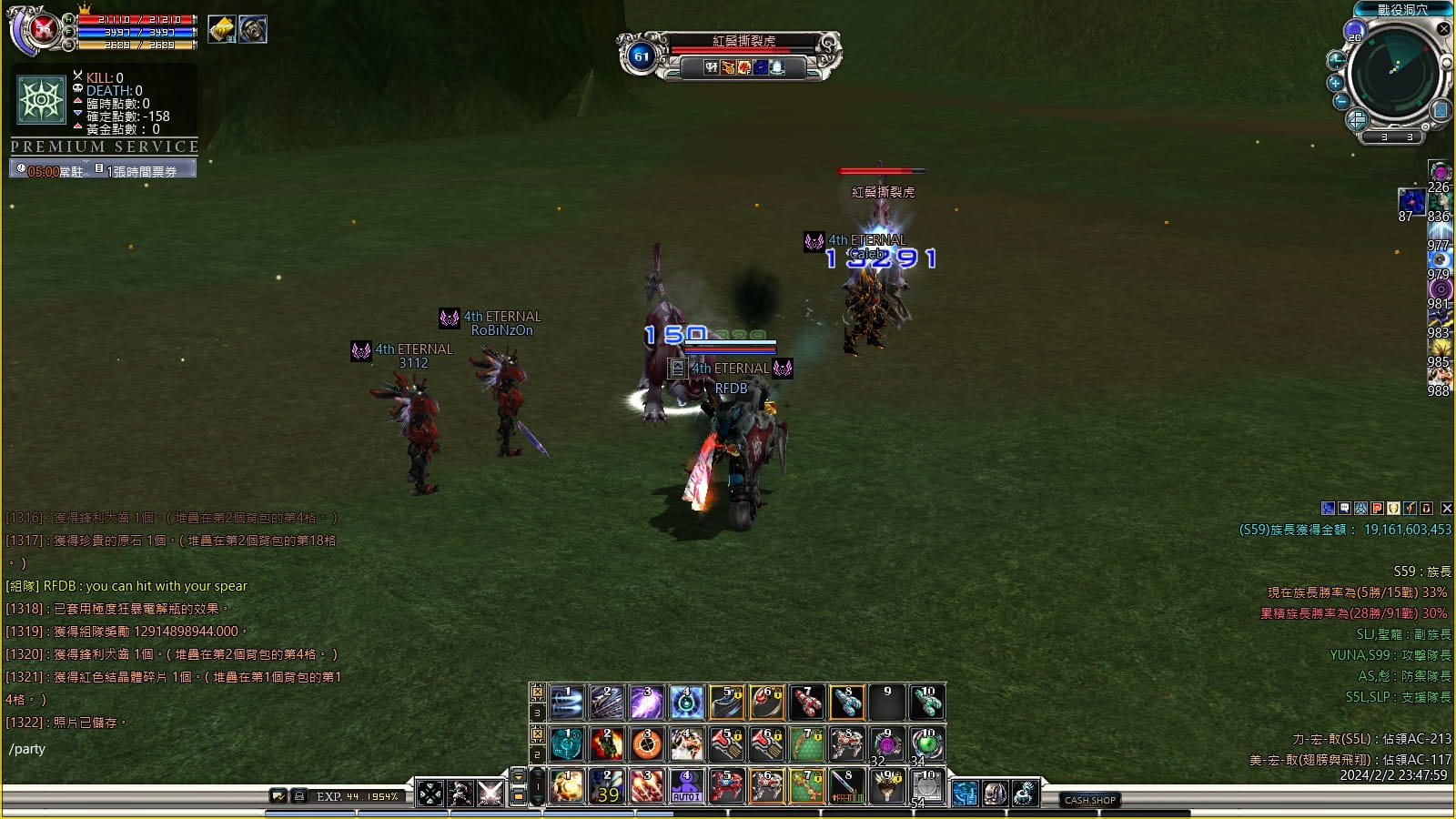Select the target frame of level 61 monster
The width and height of the screenshot is (1456, 819).
[x=728, y=55]
